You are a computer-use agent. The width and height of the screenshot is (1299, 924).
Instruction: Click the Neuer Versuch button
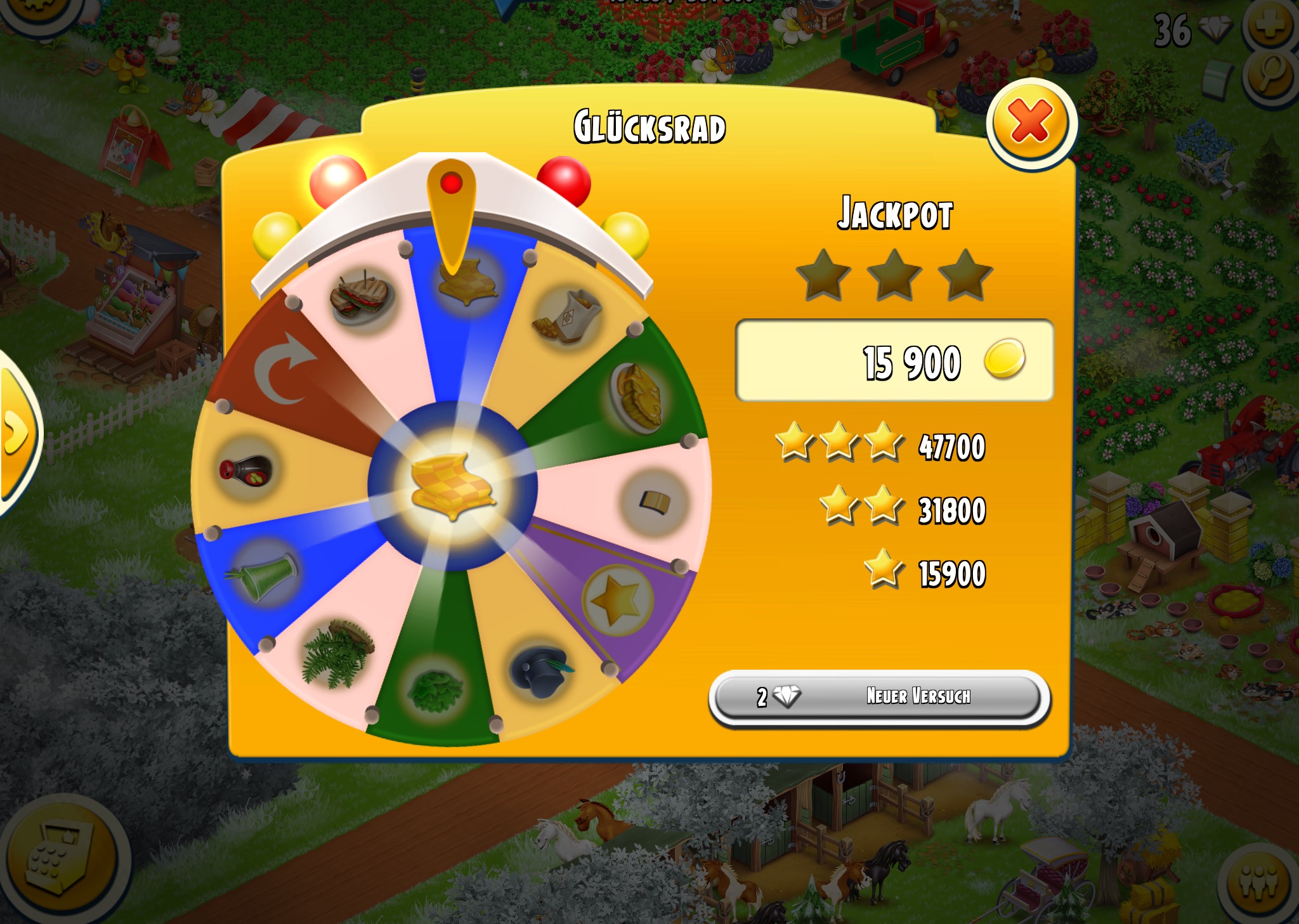pos(879,697)
